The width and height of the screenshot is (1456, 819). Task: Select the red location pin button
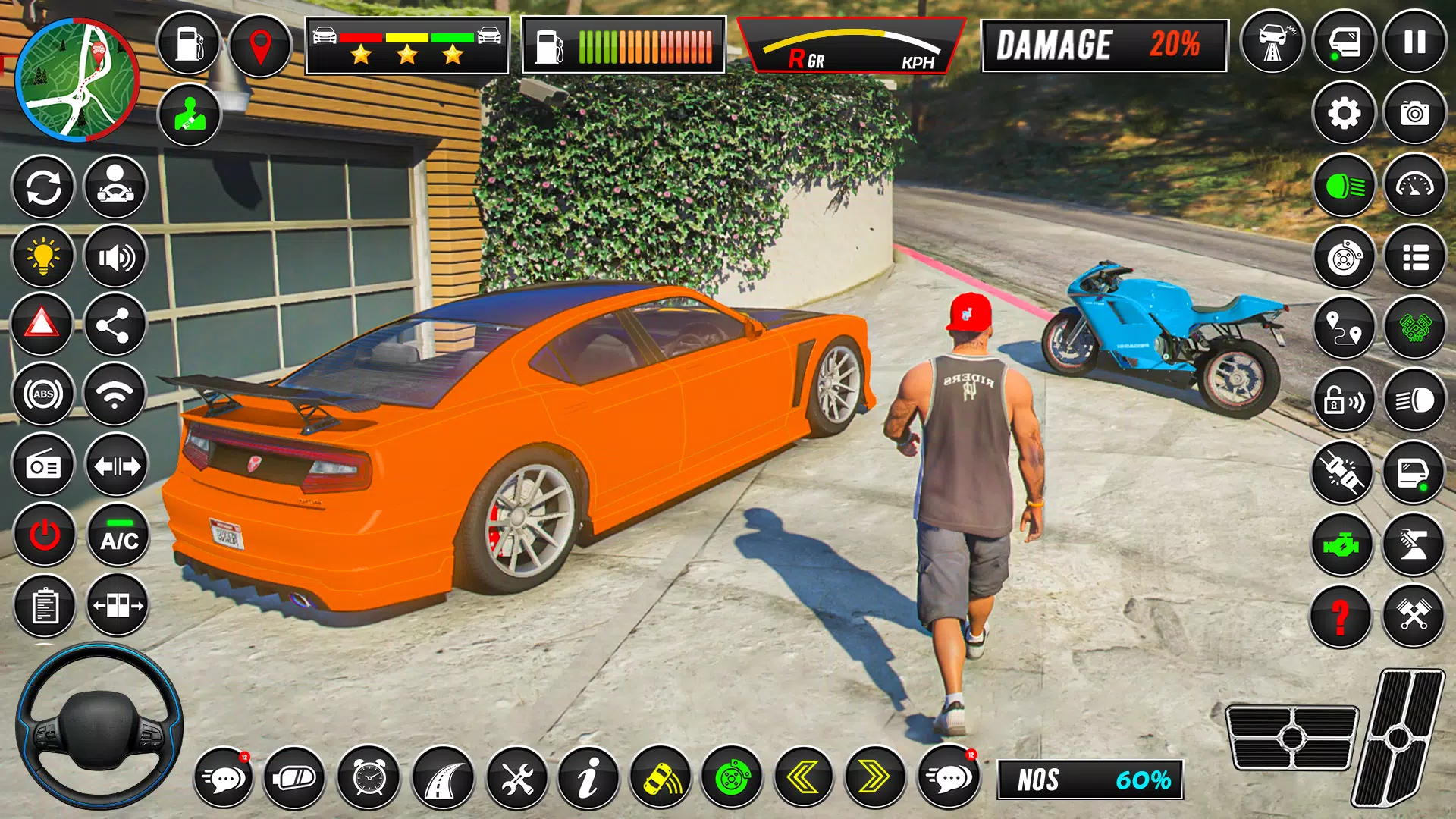[x=260, y=45]
